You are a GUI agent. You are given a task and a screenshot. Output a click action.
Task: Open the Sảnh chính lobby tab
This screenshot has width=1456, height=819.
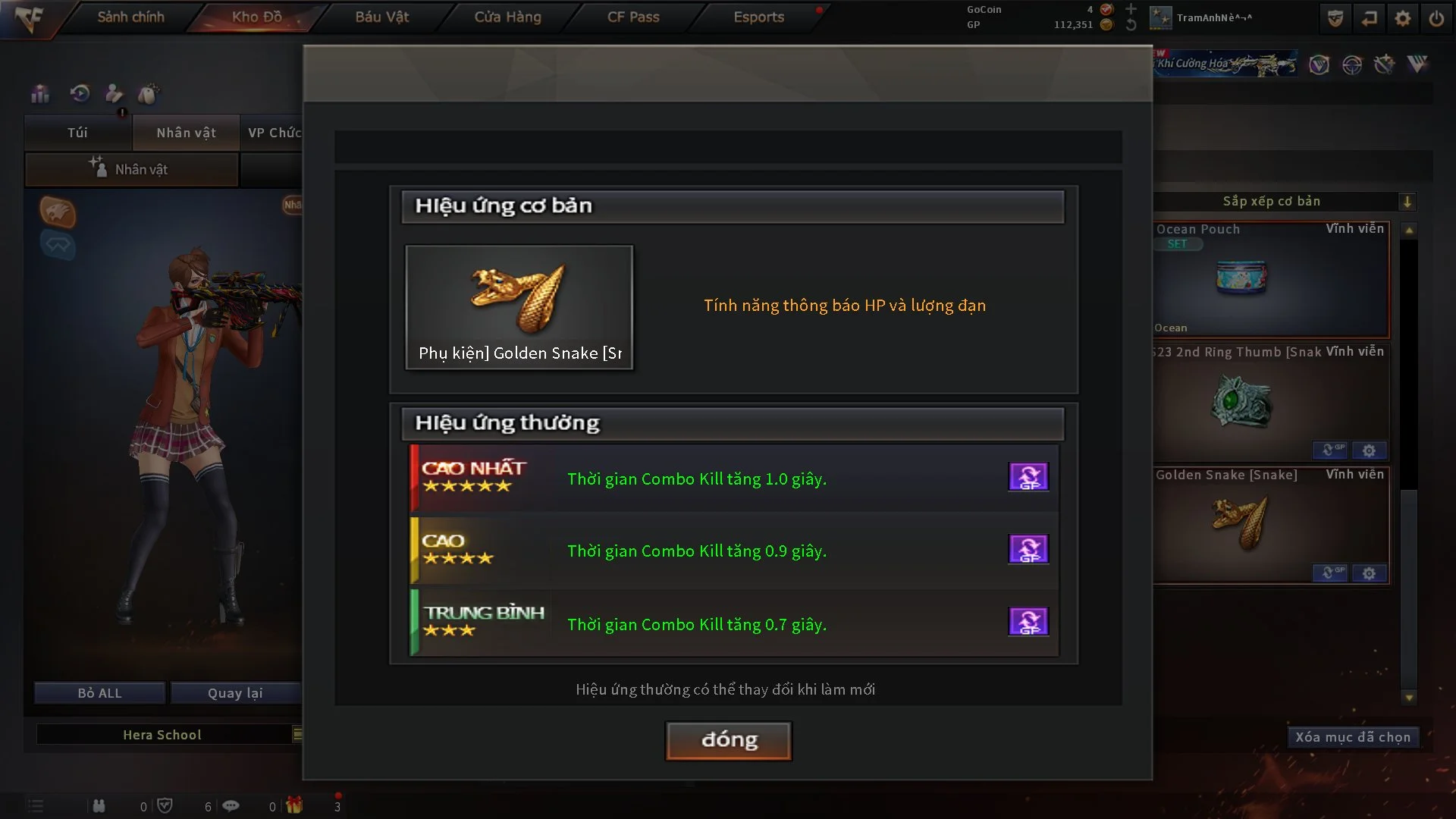click(130, 17)
